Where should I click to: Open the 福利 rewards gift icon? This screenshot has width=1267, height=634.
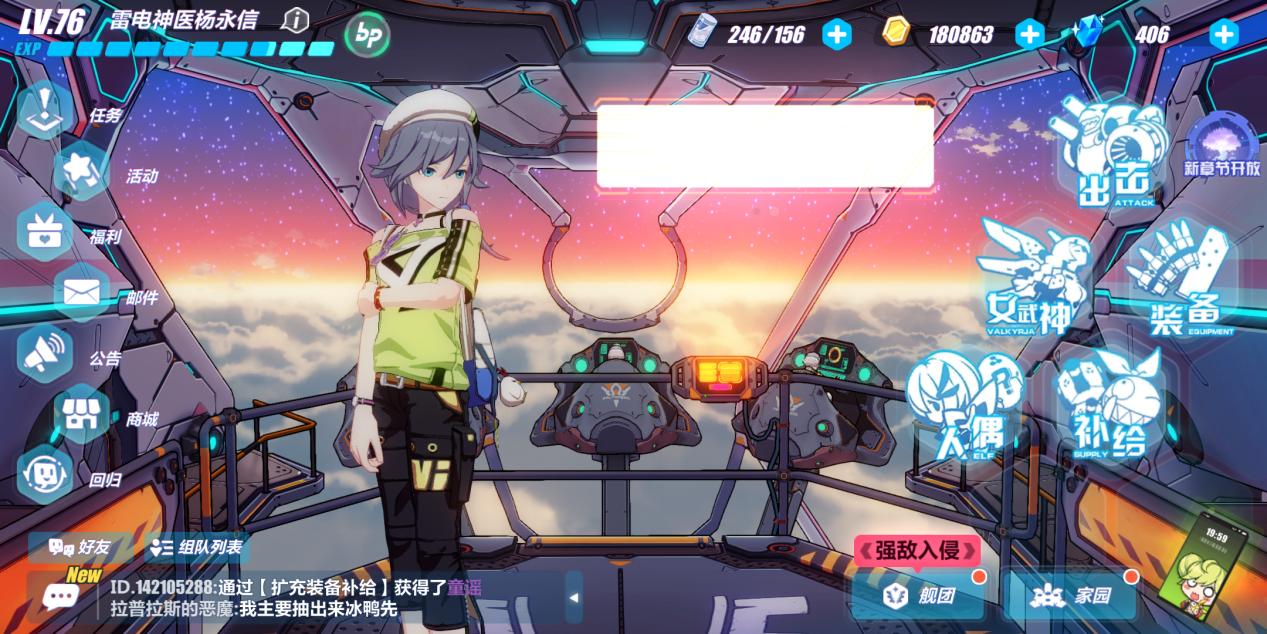(x=45, y=233)
